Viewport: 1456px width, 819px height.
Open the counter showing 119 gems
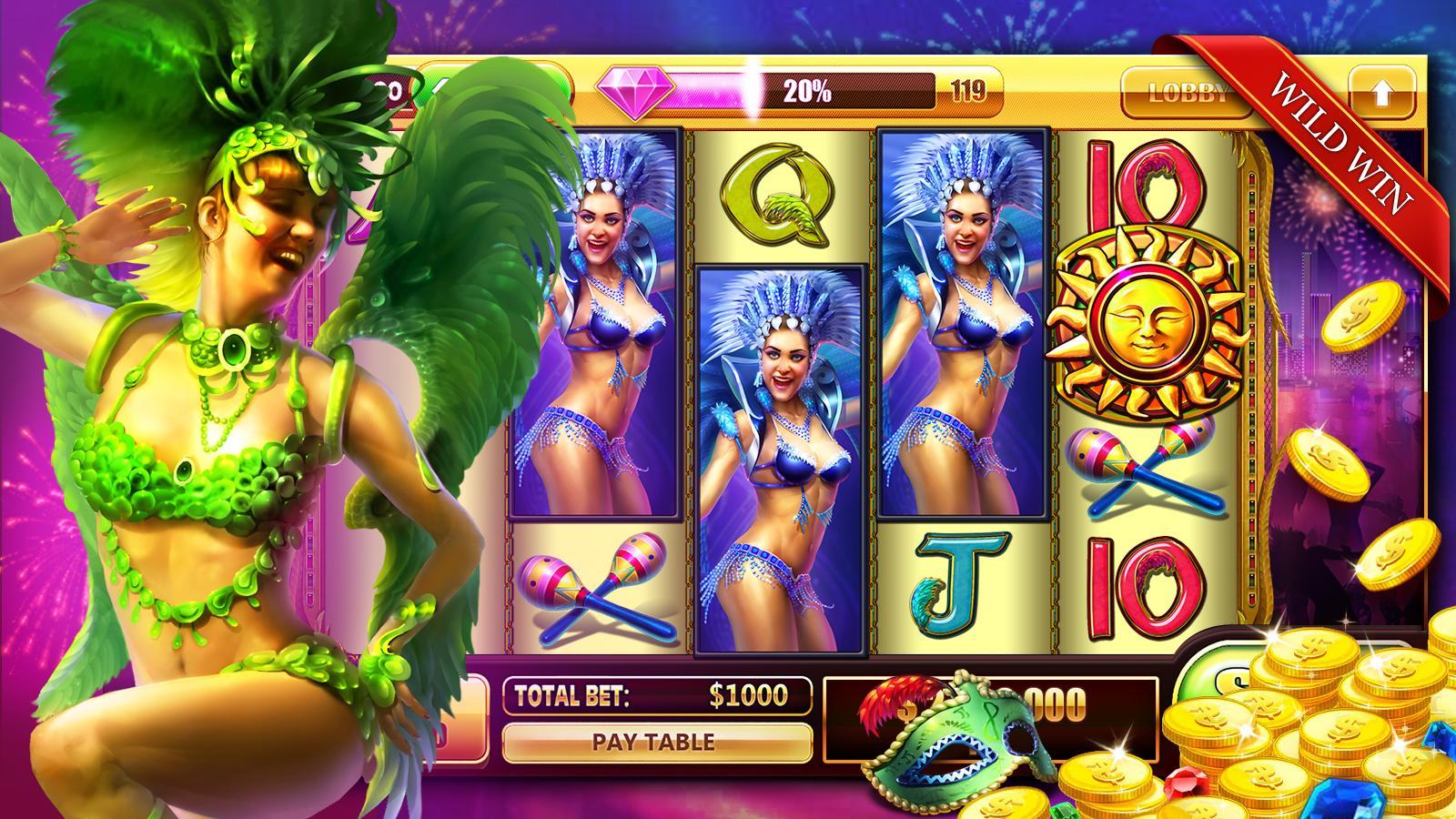(x=968, y=89)
